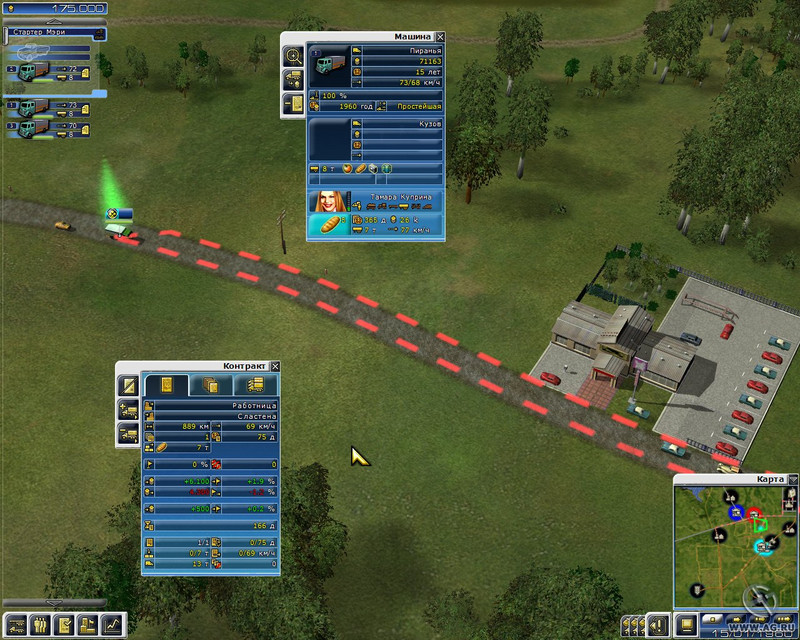
Task: Open the drivers (people) panel in bottom toolbar
Action: [x=40, y=625]
